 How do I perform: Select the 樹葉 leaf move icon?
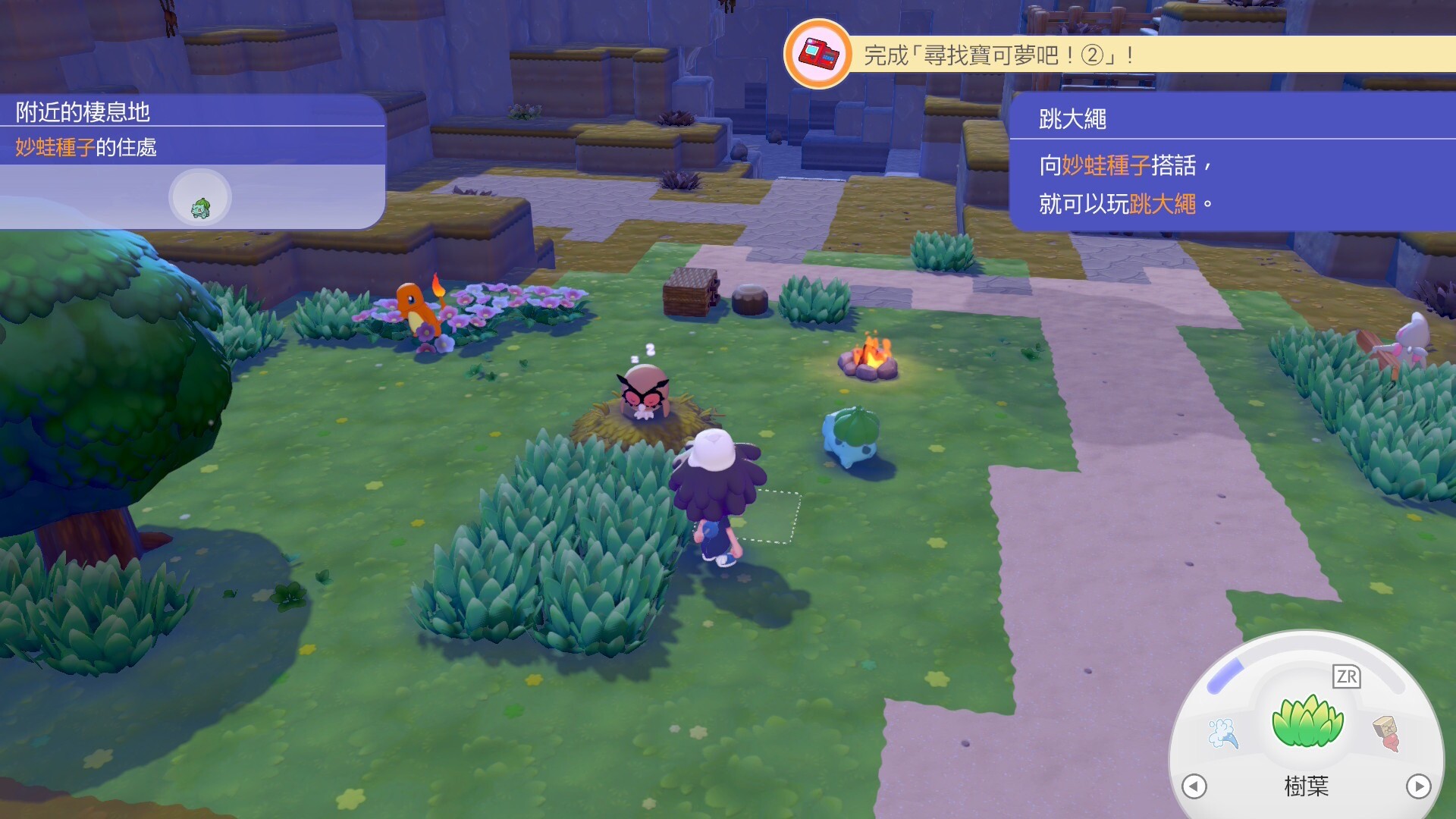1307,722
